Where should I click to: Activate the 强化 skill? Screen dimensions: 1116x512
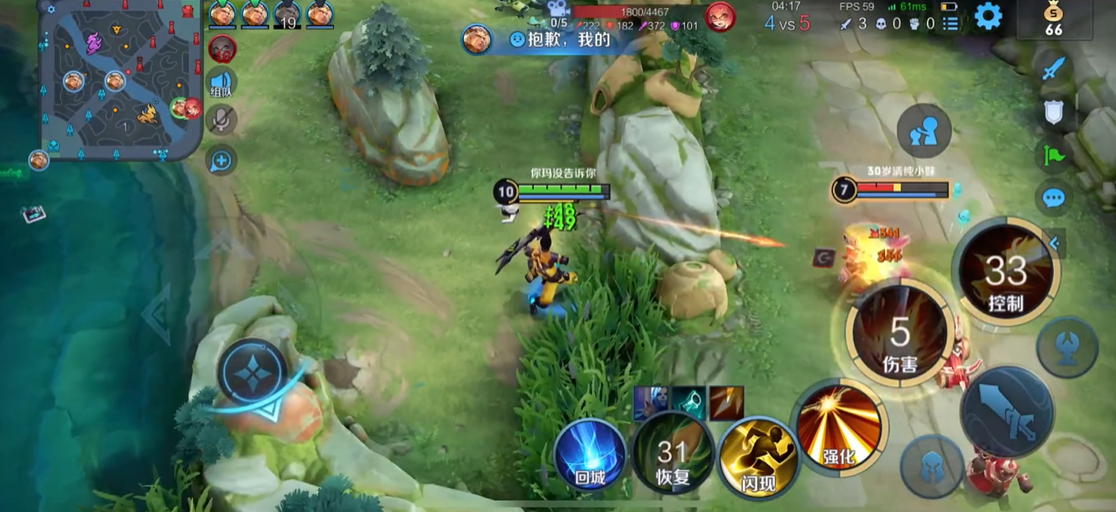pyautogui.click(x=838, y=425)
